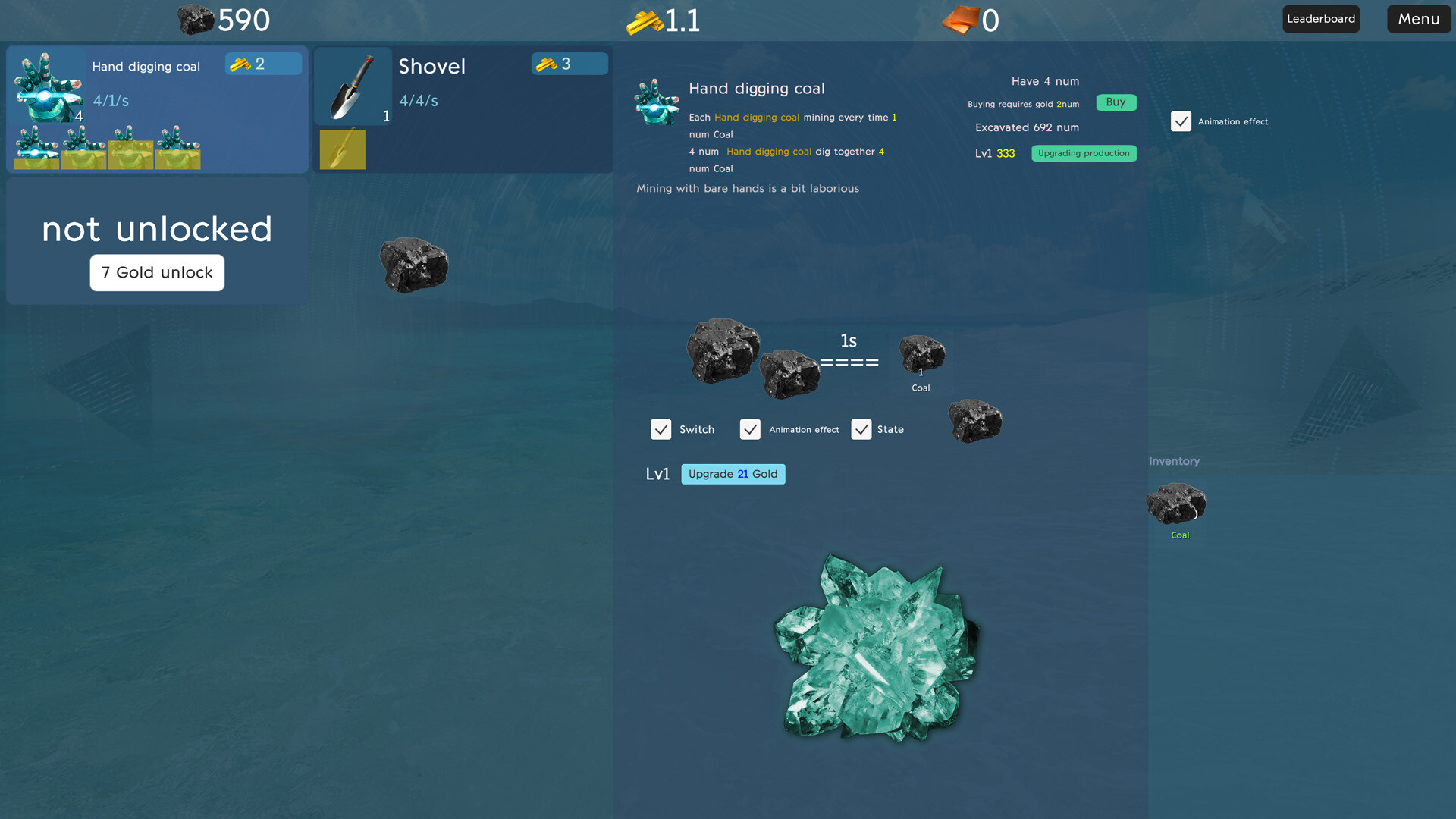Viewport: 1456px width, 819px height.
Task: Click Upgrading production button
Action: [1083, 153]
